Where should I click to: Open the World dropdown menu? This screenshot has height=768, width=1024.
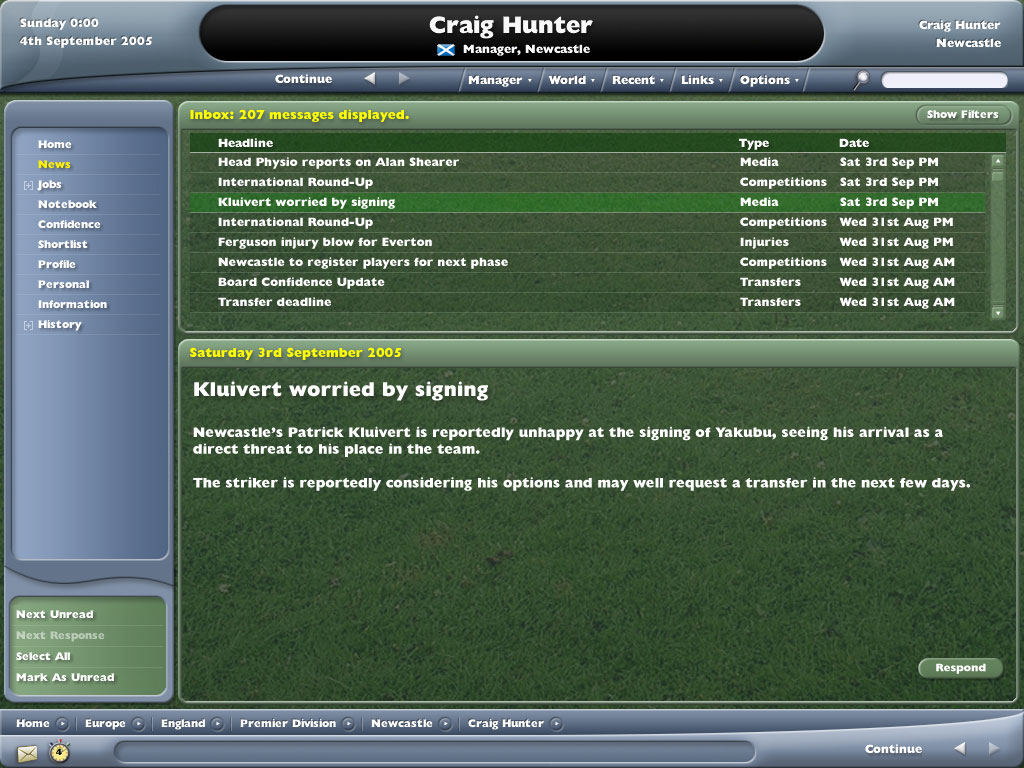(x=571, y=80)
